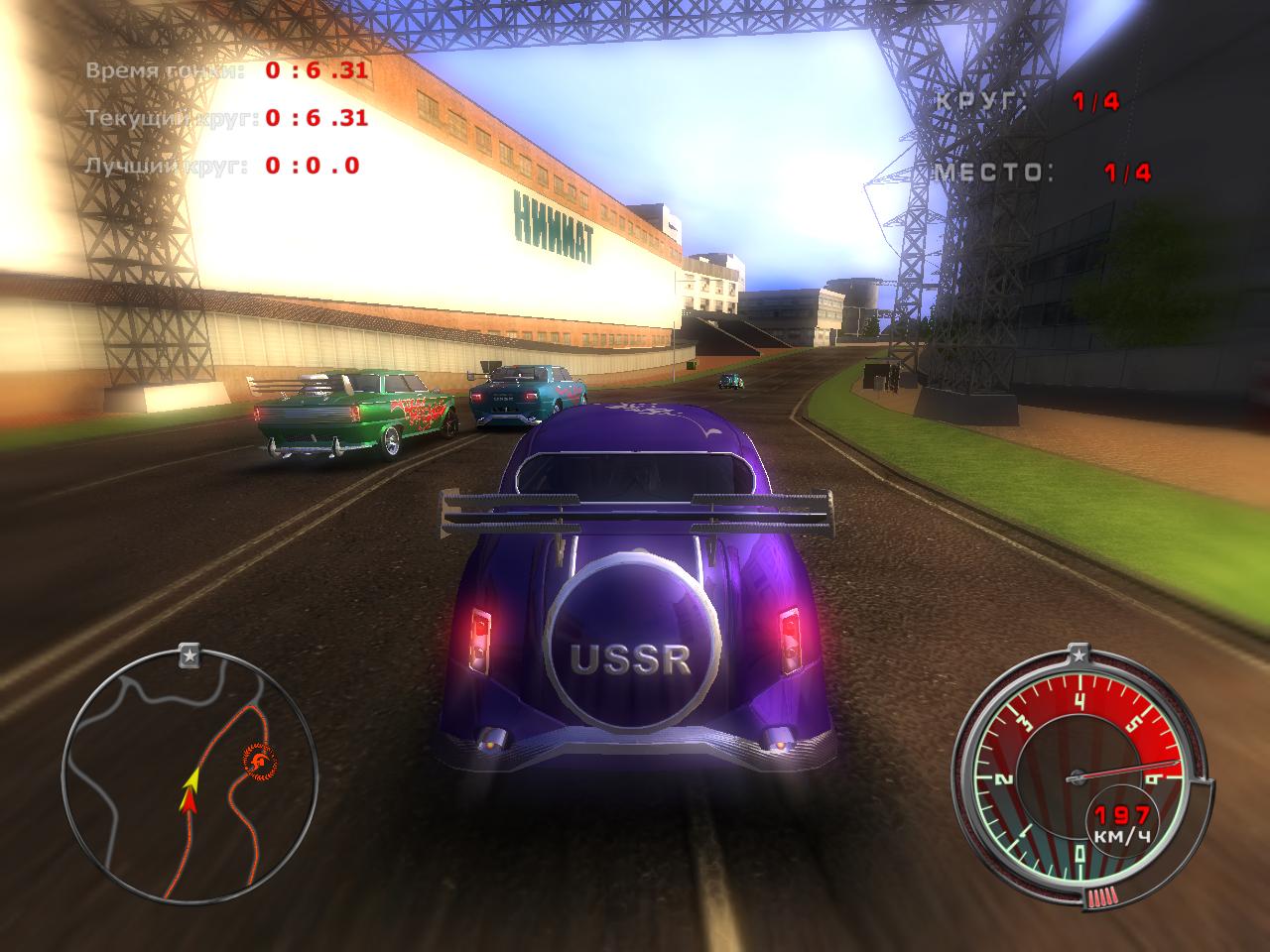Select the red spiral marker on the minimap
This screenshot has width=1270, height=952.
coord(259,761)
